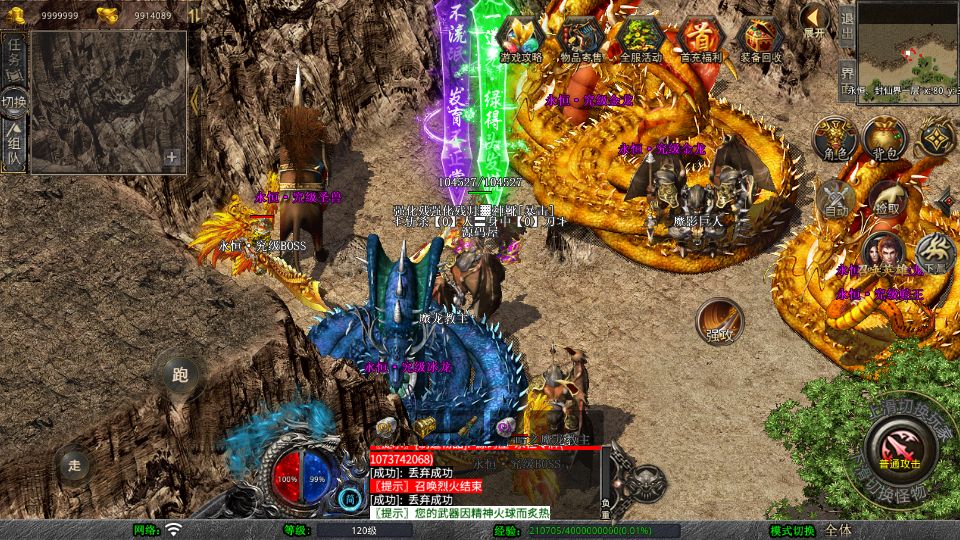Open the 背包 backpack inventory
Image resolution: width=960 pixels, height=540 pixels.
[x=884, y=138]
